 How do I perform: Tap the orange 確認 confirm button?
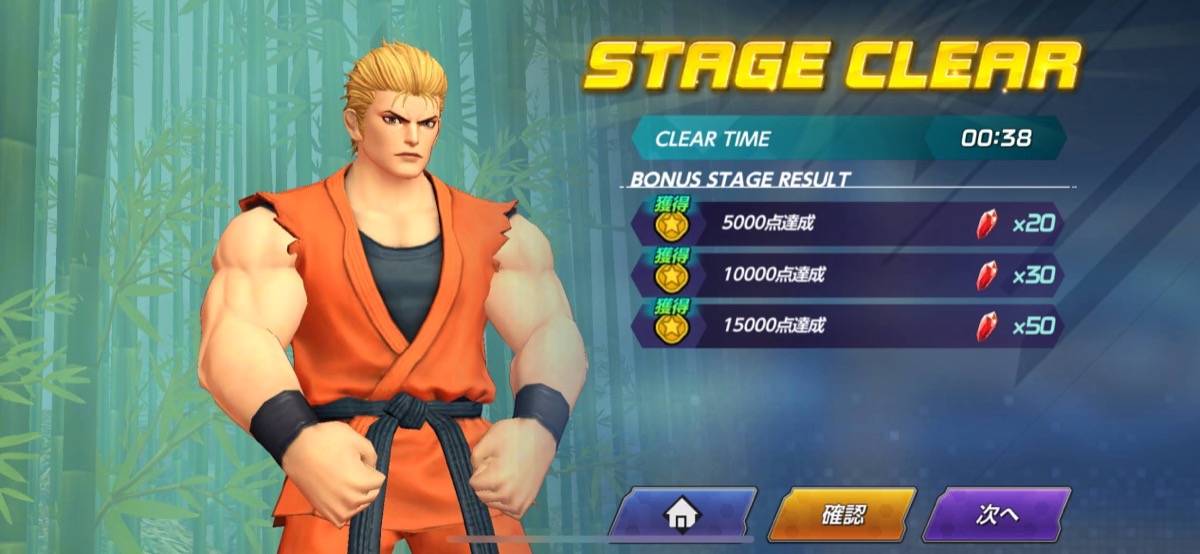[842, 515]
